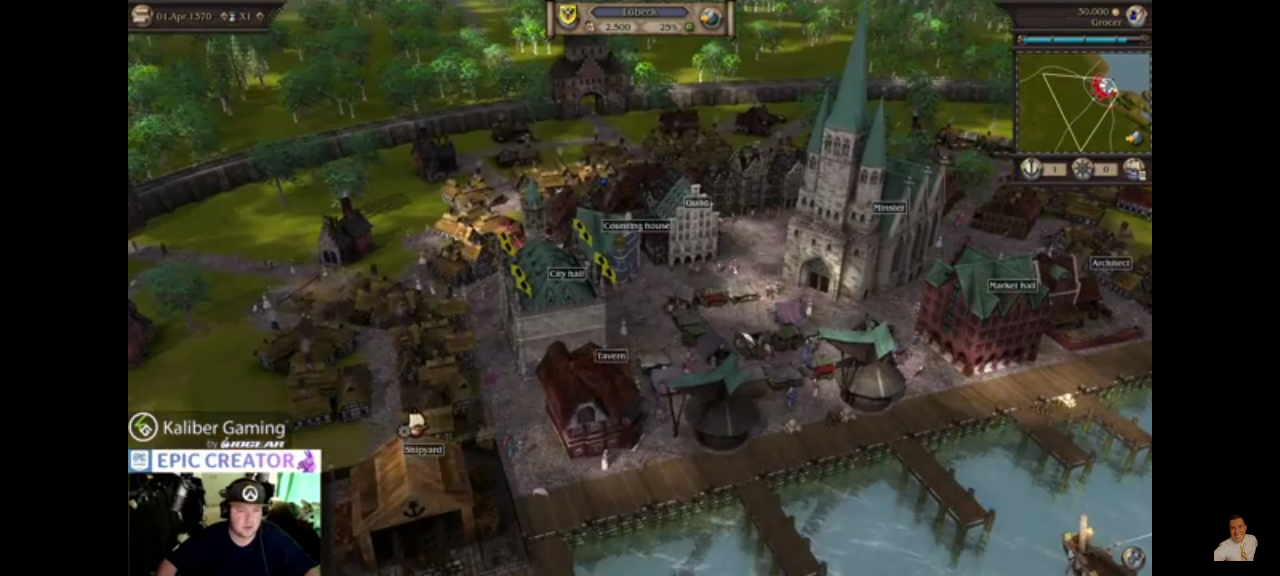The height and width of the screenshot is (576, 1280).
Task: Increase game speed with the arrow right of X1
Action: 261,16
